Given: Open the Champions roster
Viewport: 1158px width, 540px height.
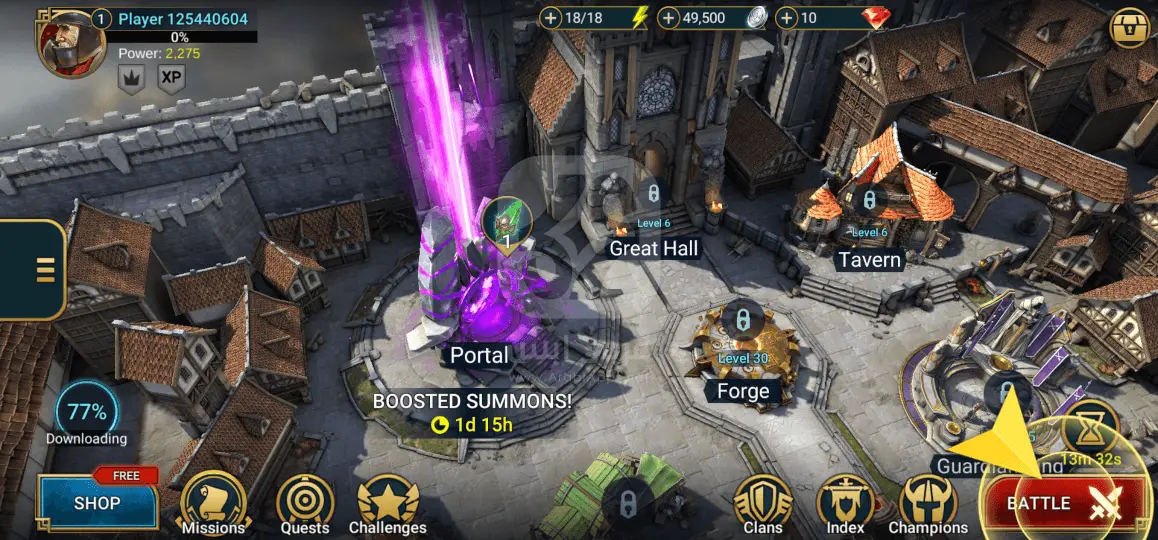Looking at the screenshot, I should point(928,502).
